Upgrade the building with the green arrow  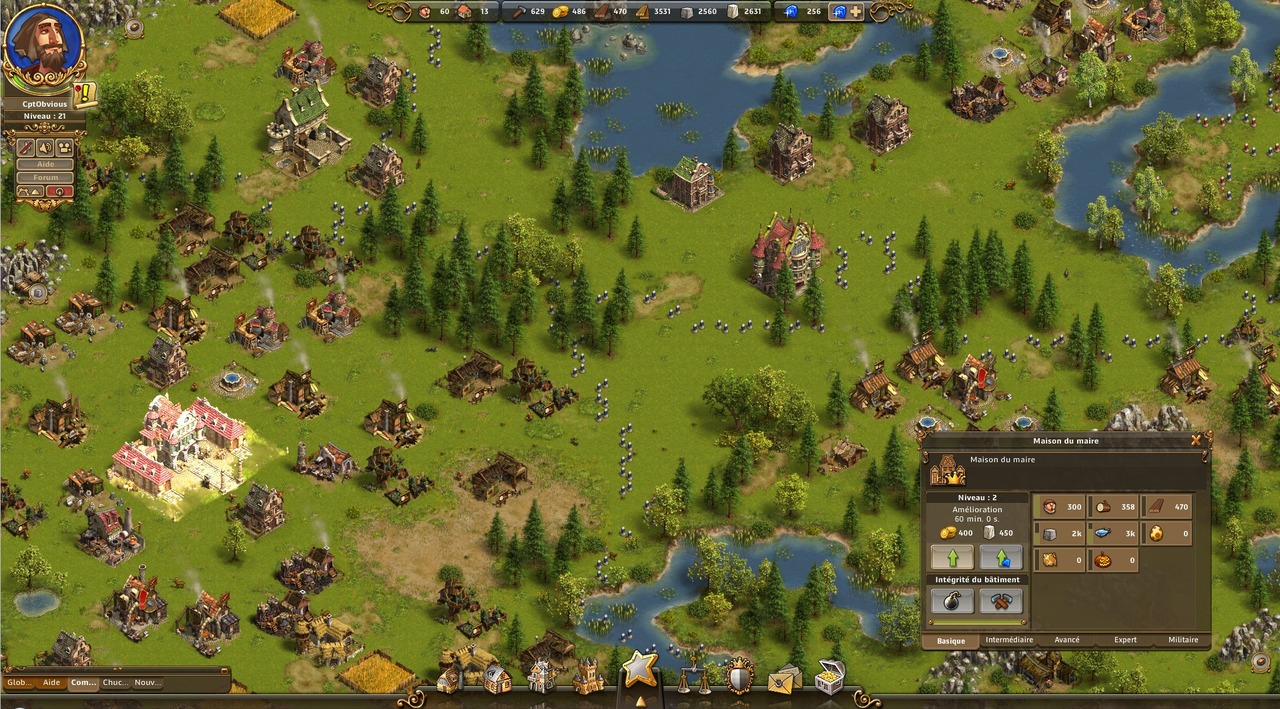pos(951,557)
